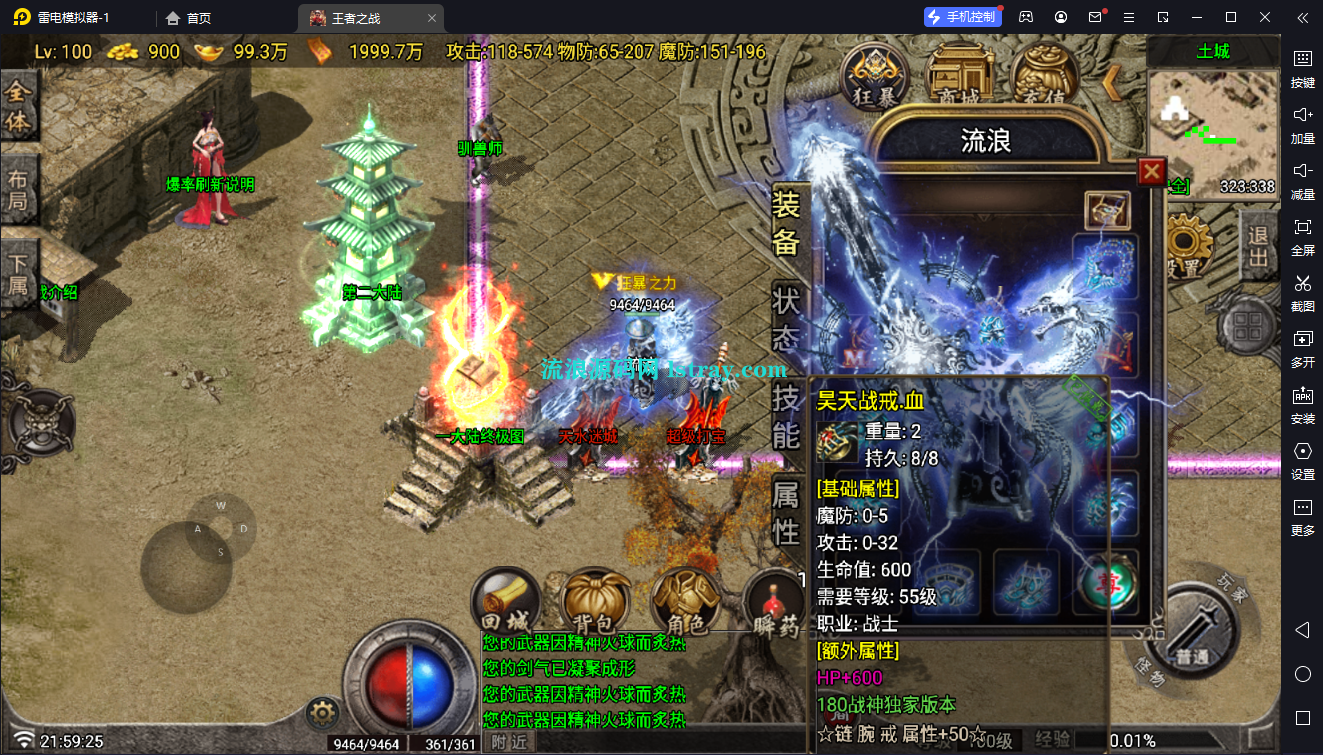Open the 背包 backpack icon
The image size is (1323, 755).
pos(596,600)
